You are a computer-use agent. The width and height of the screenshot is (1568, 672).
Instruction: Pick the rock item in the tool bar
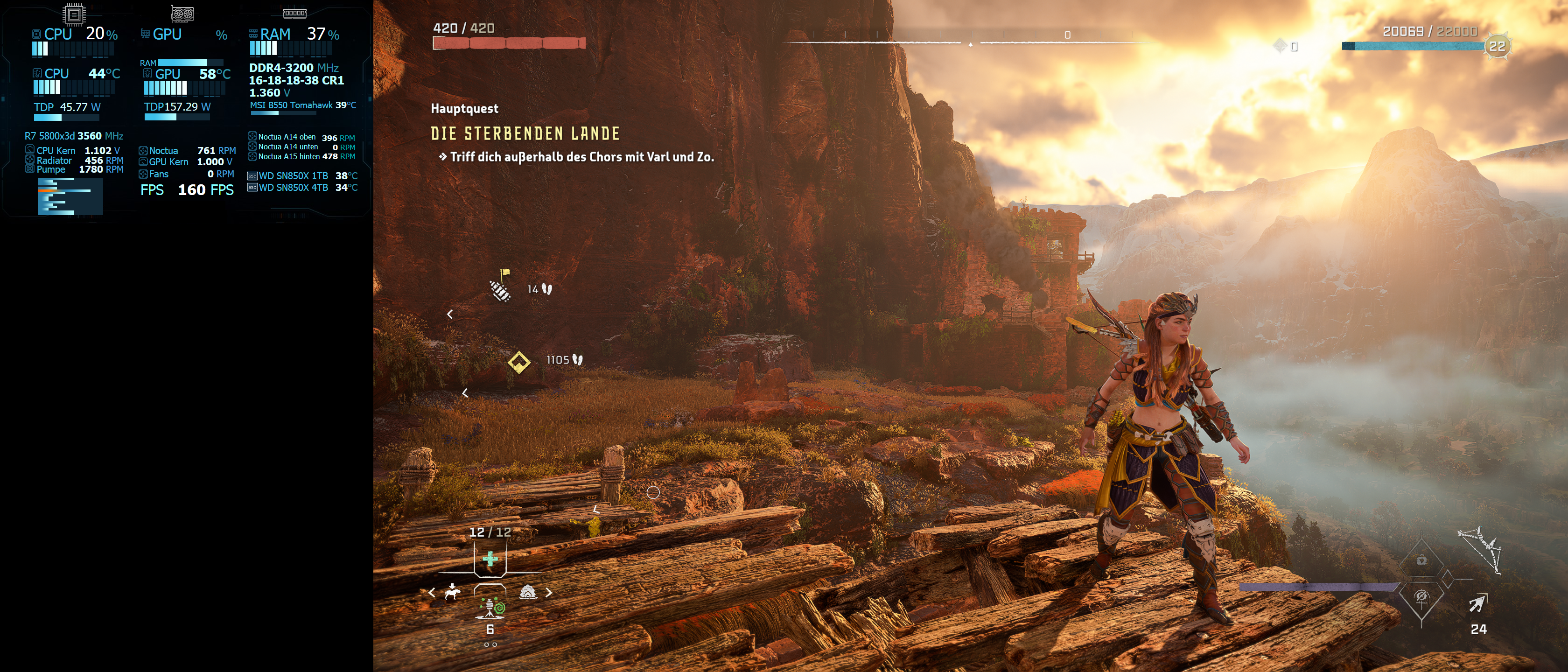(x=527, y=592)
